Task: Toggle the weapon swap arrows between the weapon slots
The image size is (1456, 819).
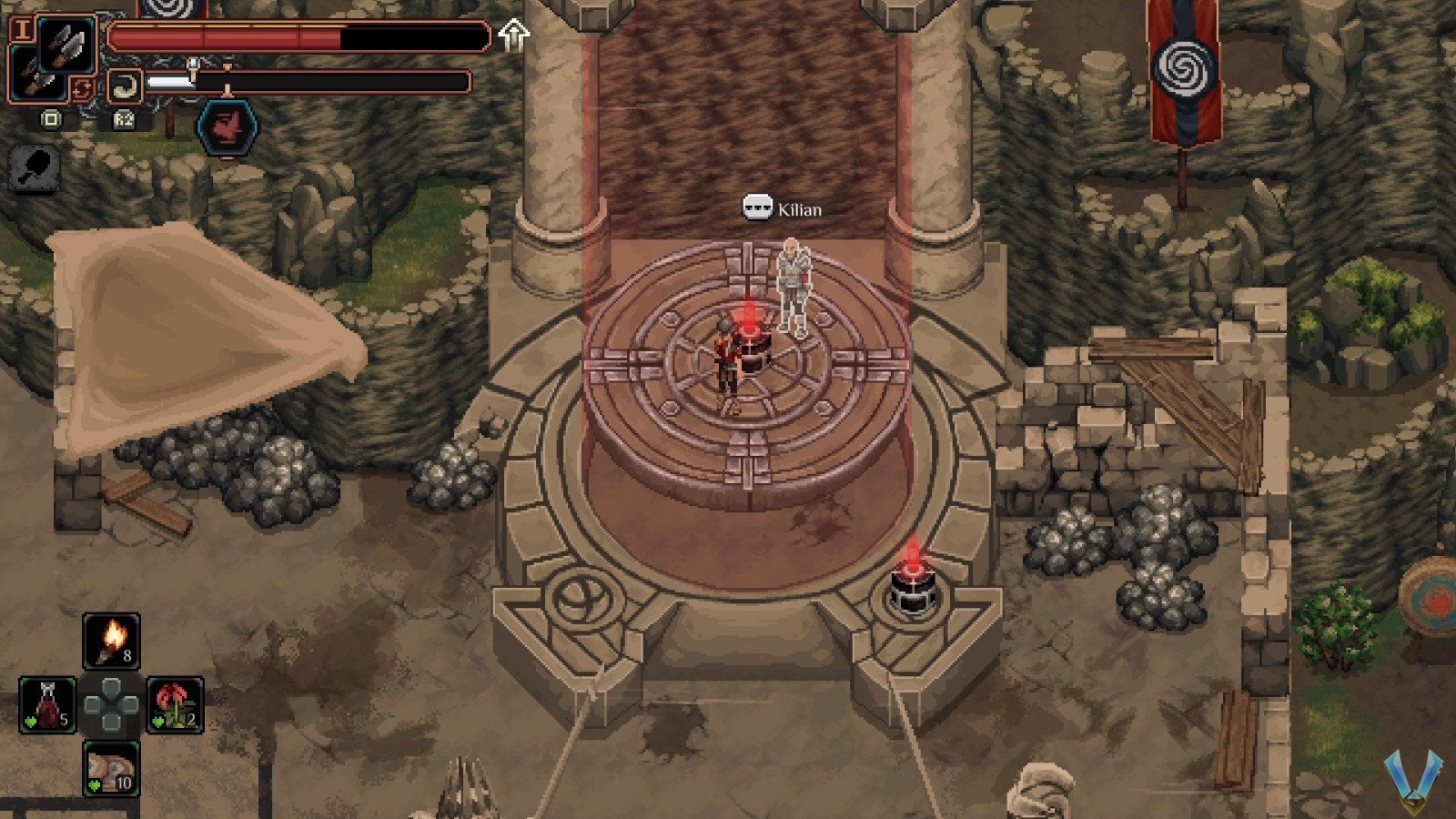Action: coord(83,87)
